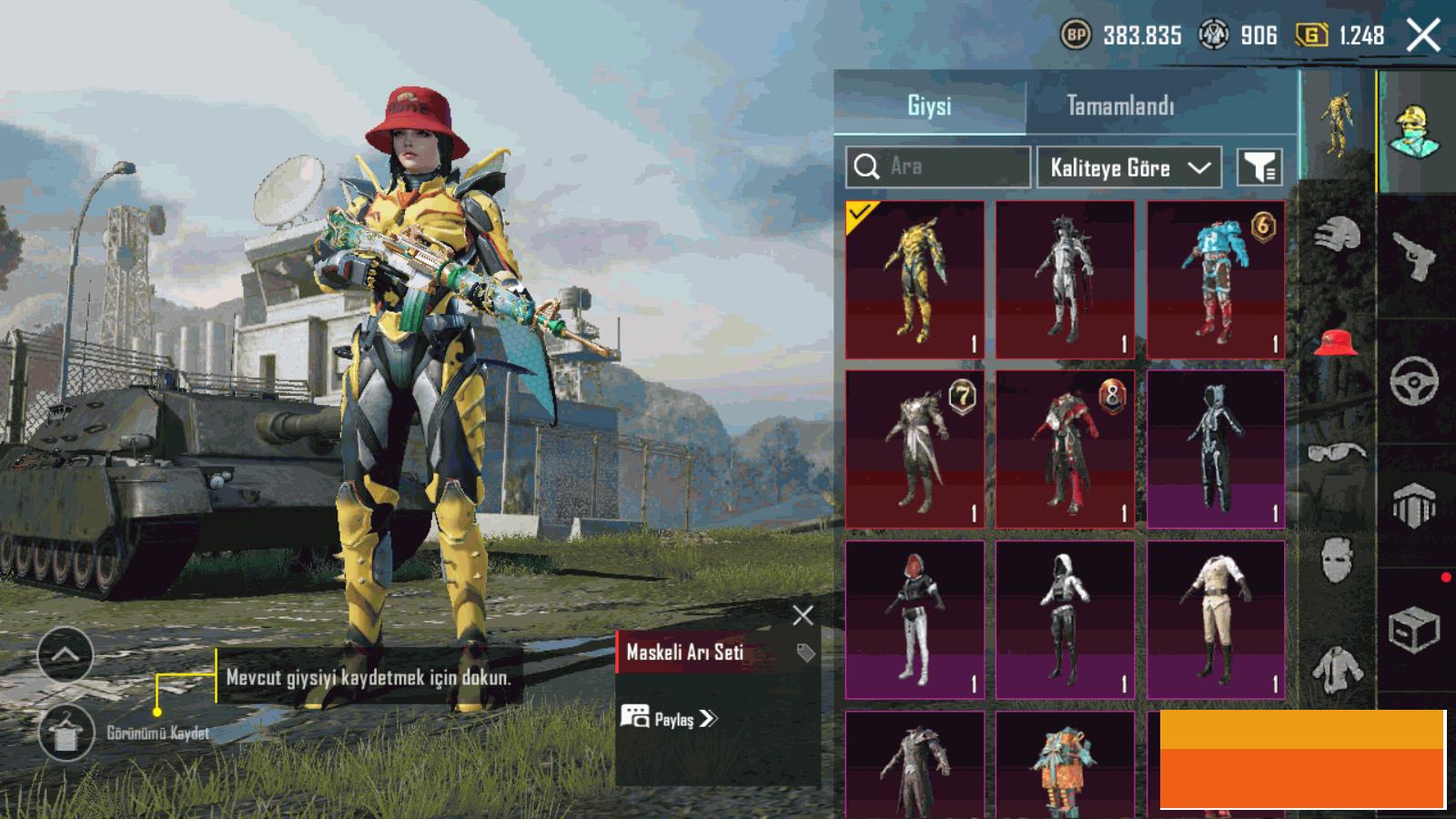Select the Giysi tab
Image resolution: width=1456 pixels, height=819 pixels.
point(929,106)
